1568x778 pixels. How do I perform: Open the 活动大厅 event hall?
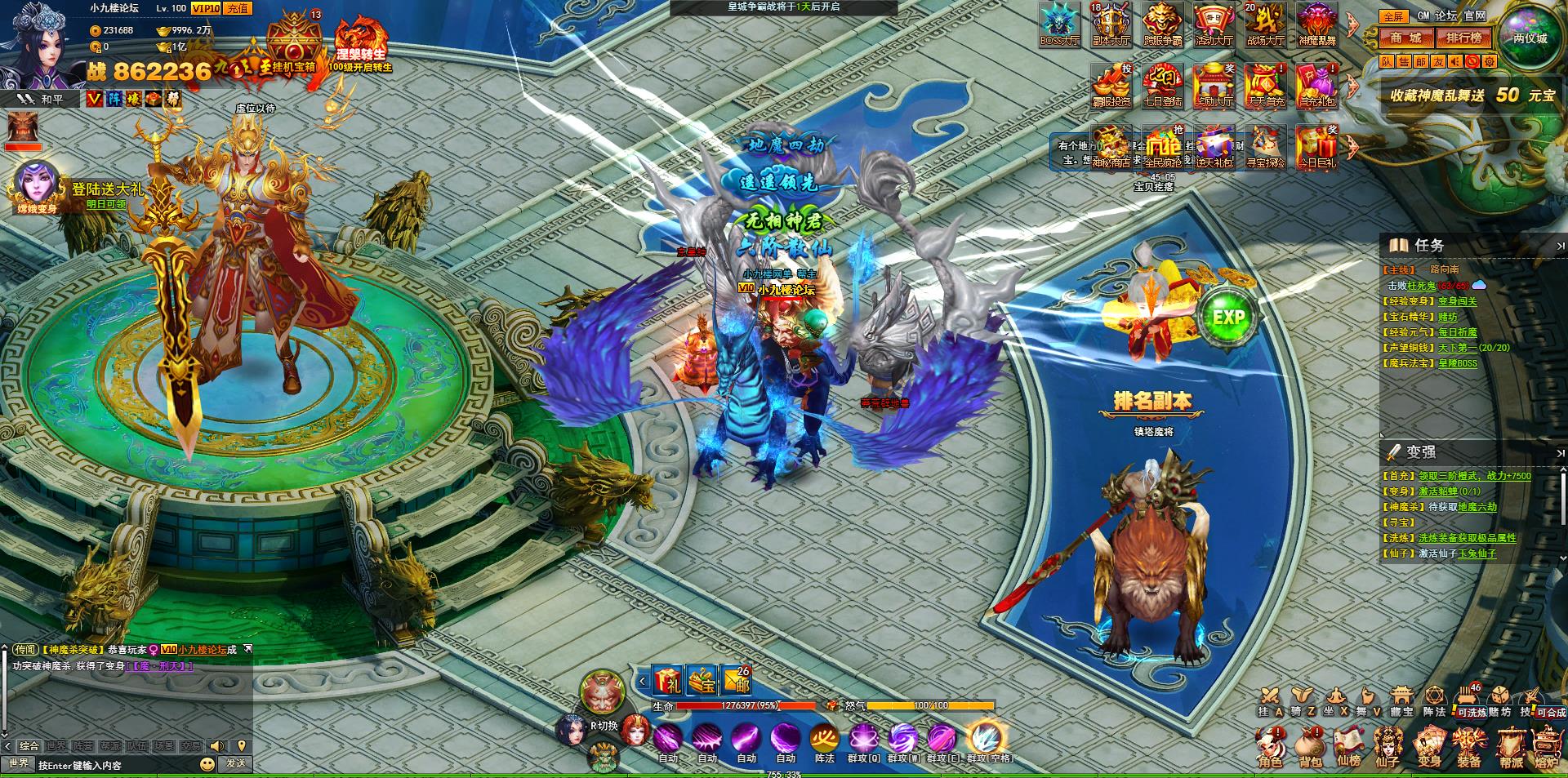point(1214,24)
